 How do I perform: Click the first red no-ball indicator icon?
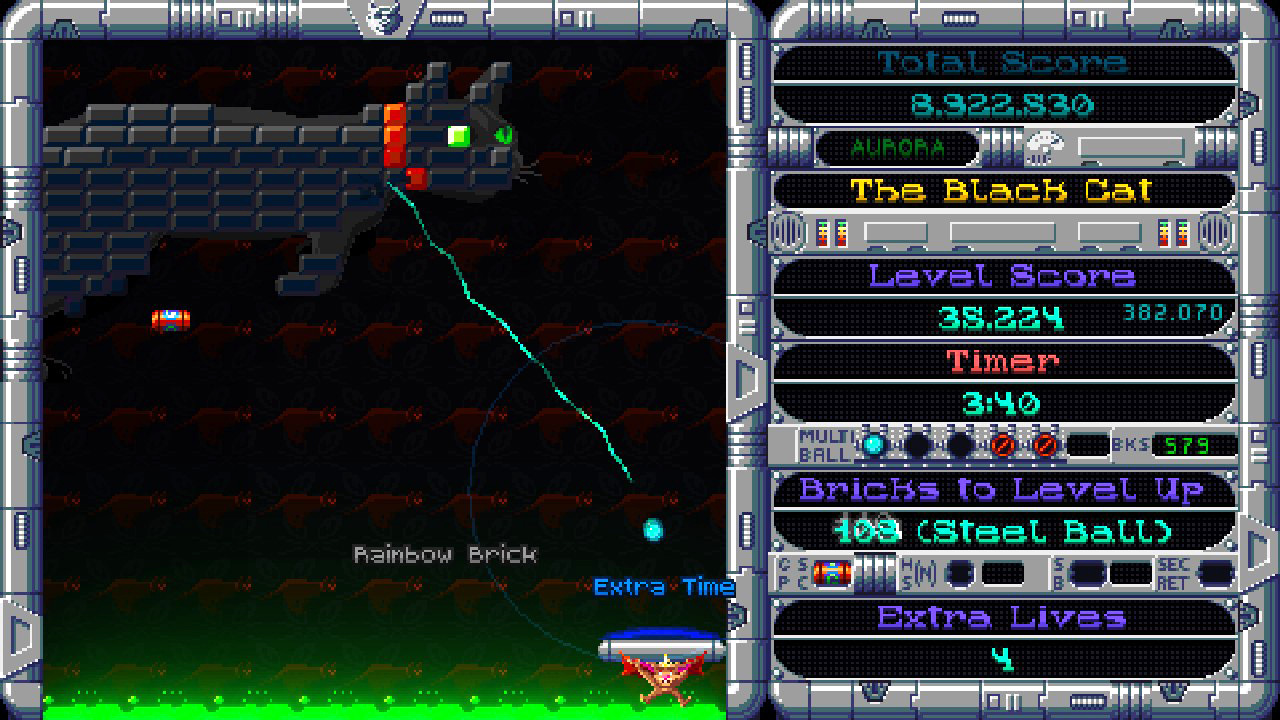[1005, 446]
